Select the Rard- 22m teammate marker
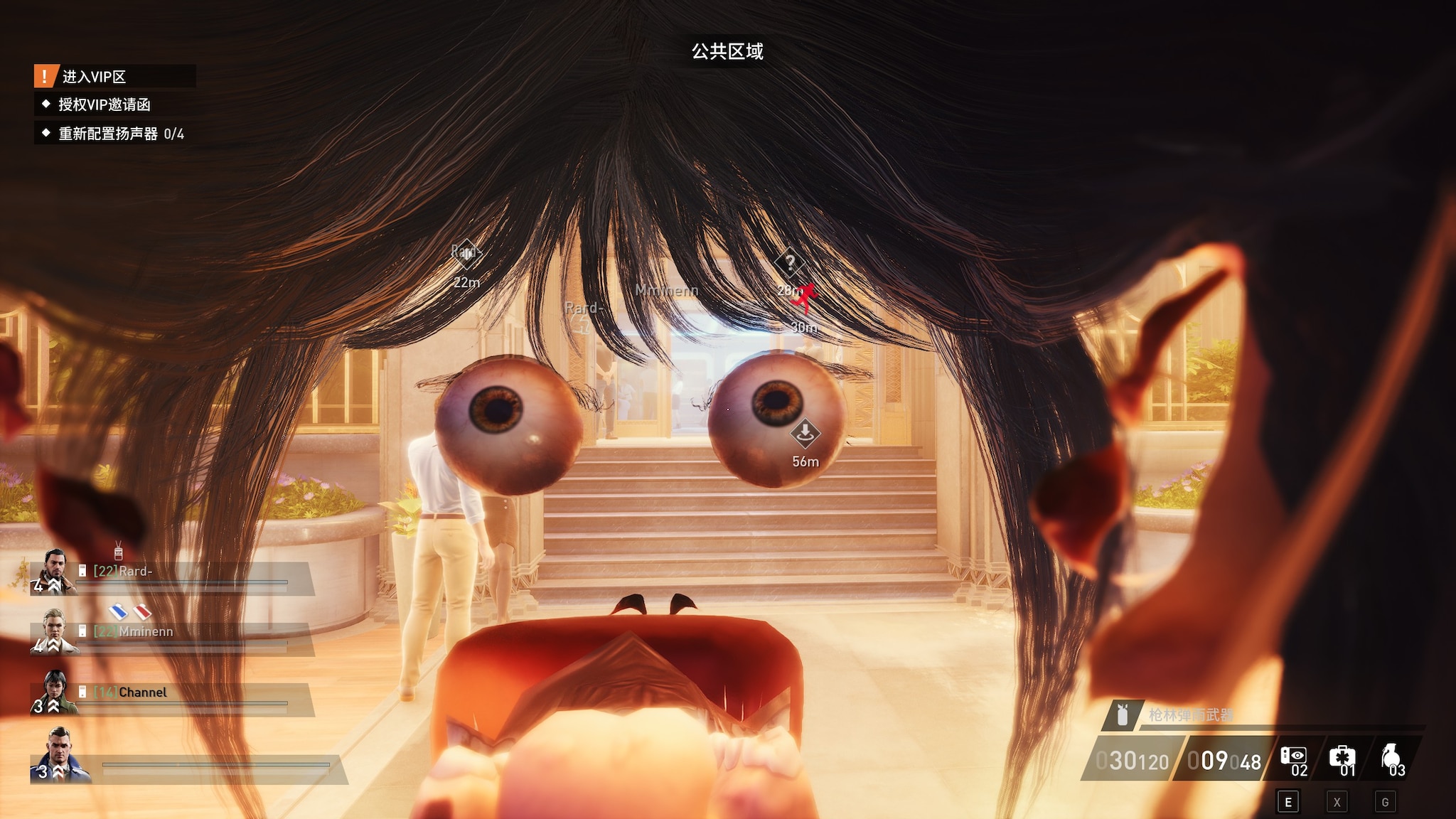Viewport: 1456px width, 819px height. pos(466,253)
